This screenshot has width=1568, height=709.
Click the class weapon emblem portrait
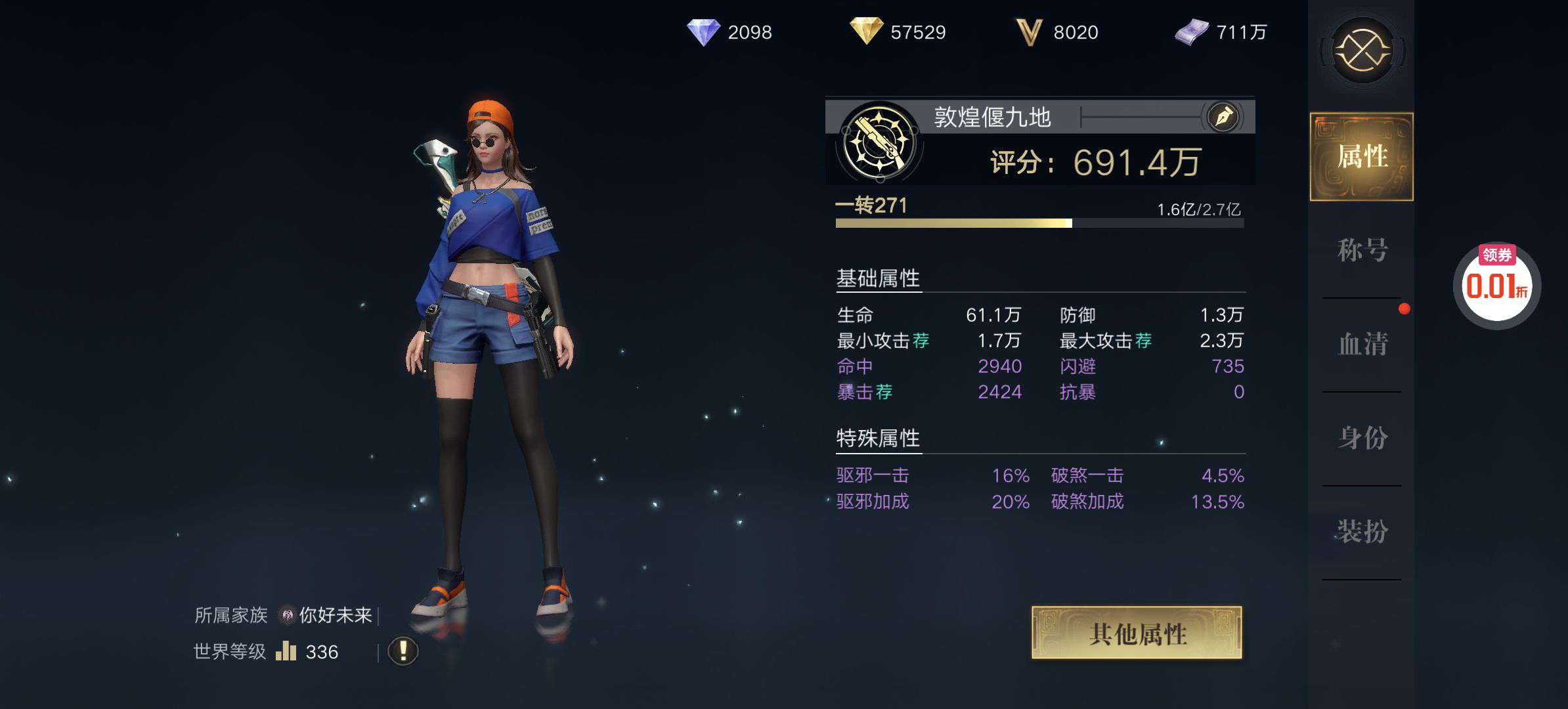coord(879,142)
